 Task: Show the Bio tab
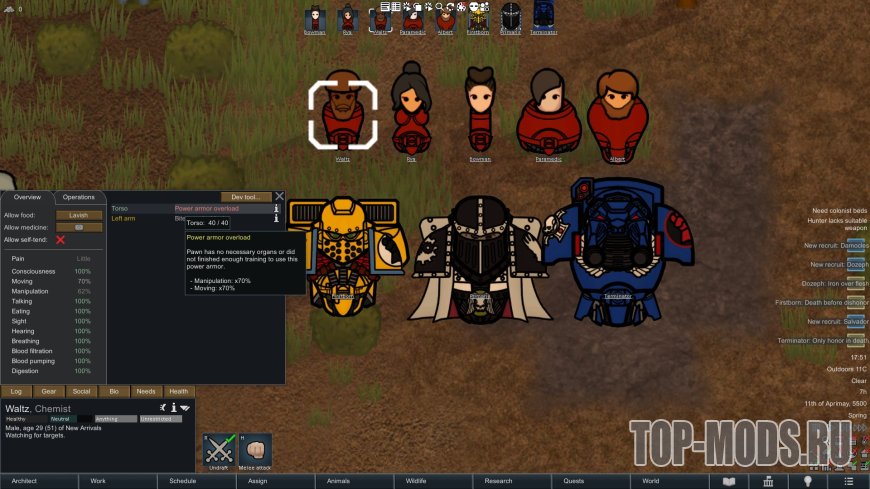pyautogui.click(x=113, y=391)
